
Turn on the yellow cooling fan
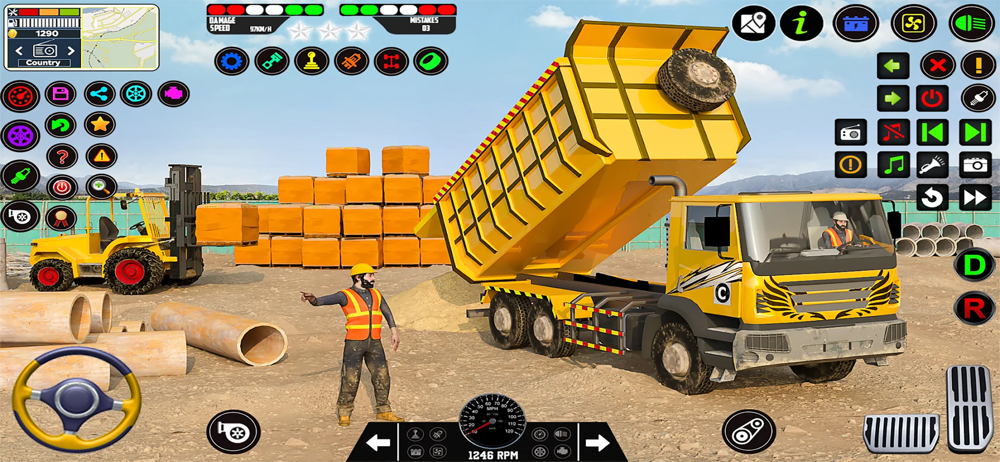pos(913,23)
